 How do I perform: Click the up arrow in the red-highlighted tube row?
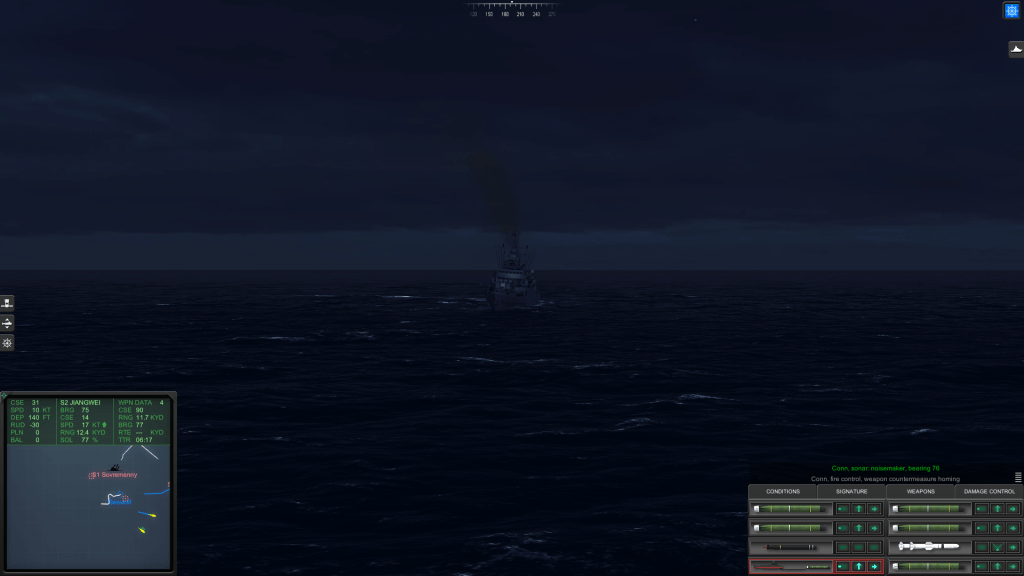[x=858, y=567]
